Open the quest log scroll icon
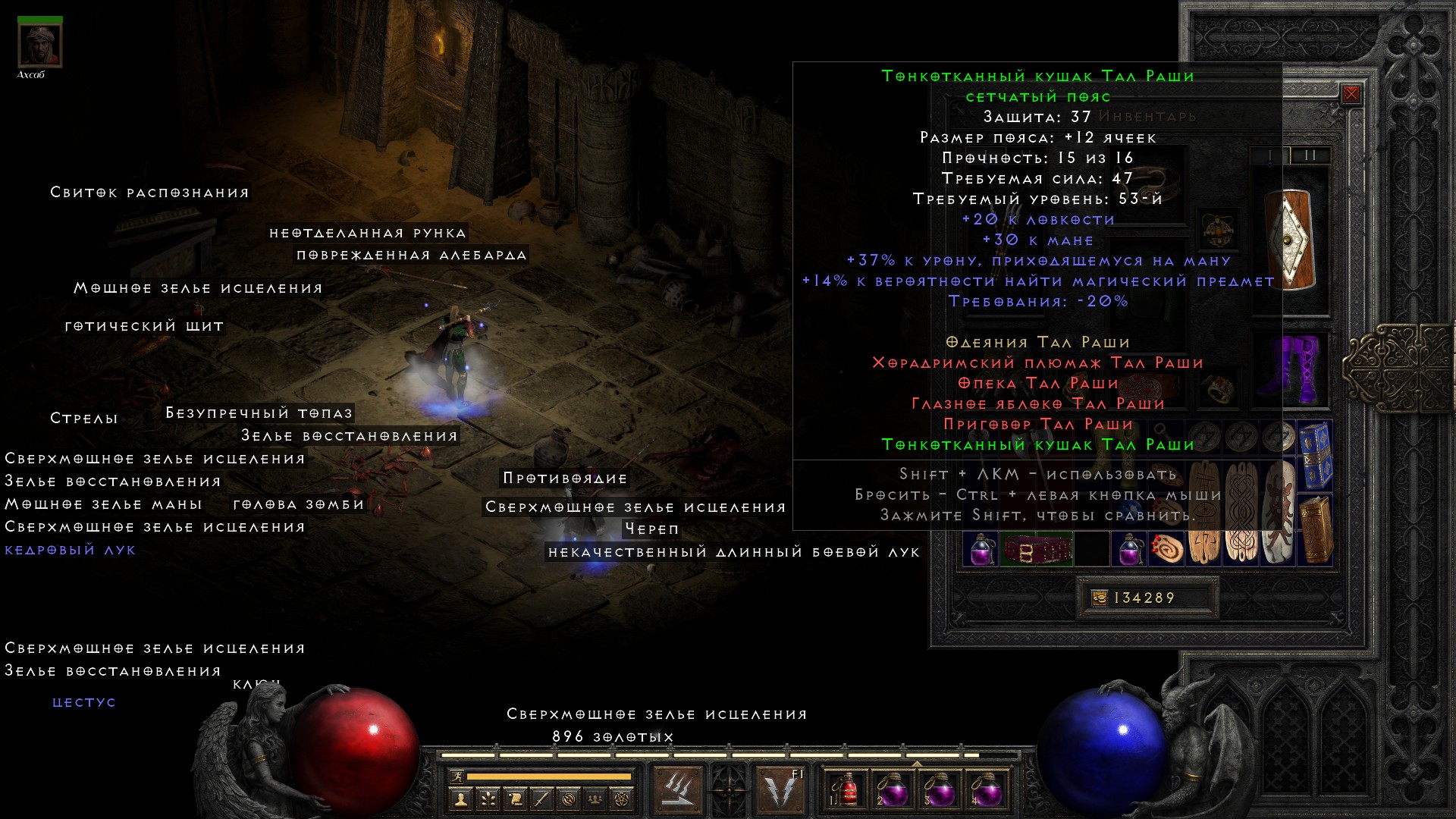The width and height of the screenshot is (1456, 819). (515, 799)
